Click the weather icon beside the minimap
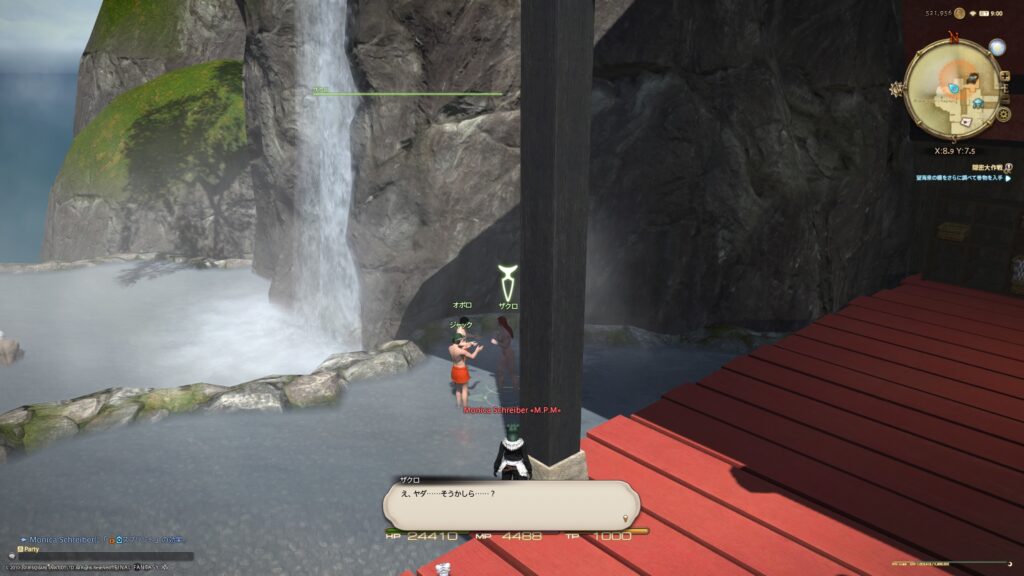Screen dimensions: 1024x576 [x=996, y=46]
